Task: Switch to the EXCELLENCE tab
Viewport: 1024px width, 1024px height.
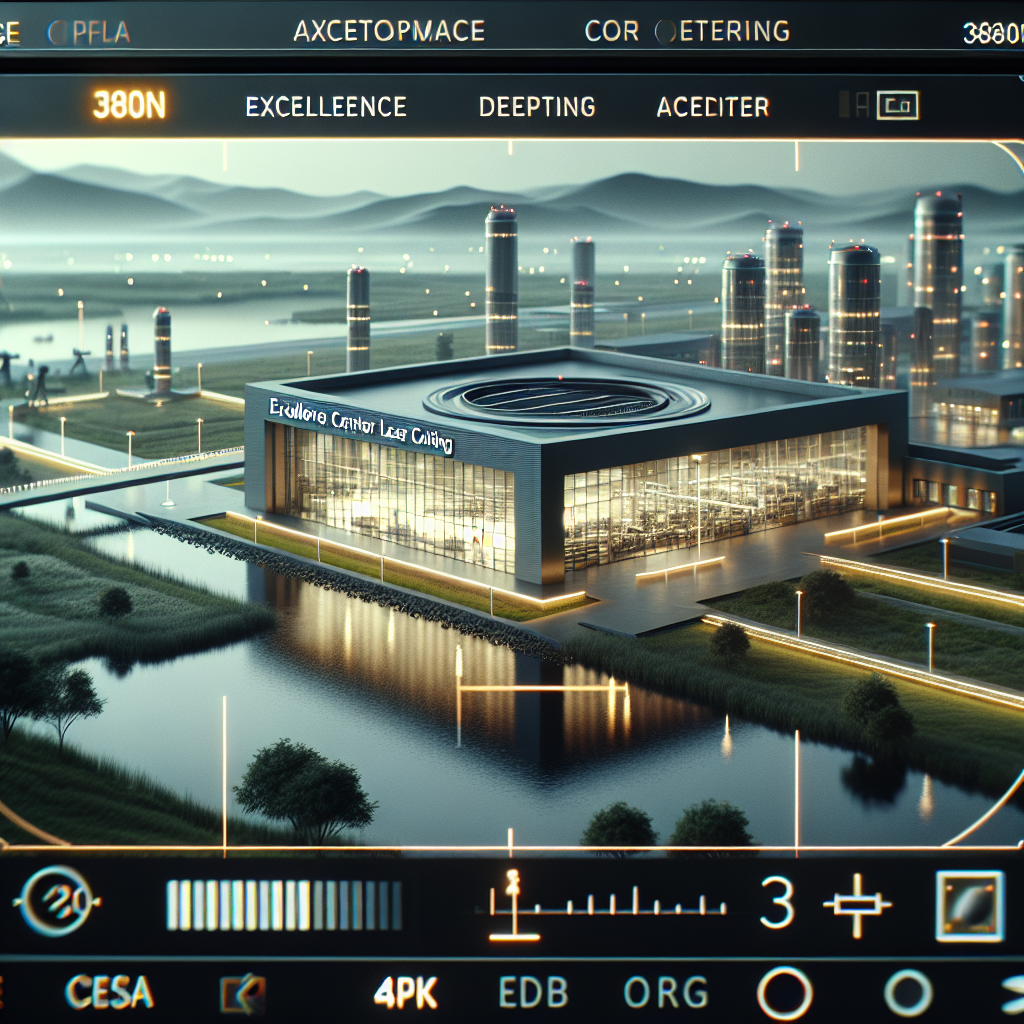Action: [326, 107]
